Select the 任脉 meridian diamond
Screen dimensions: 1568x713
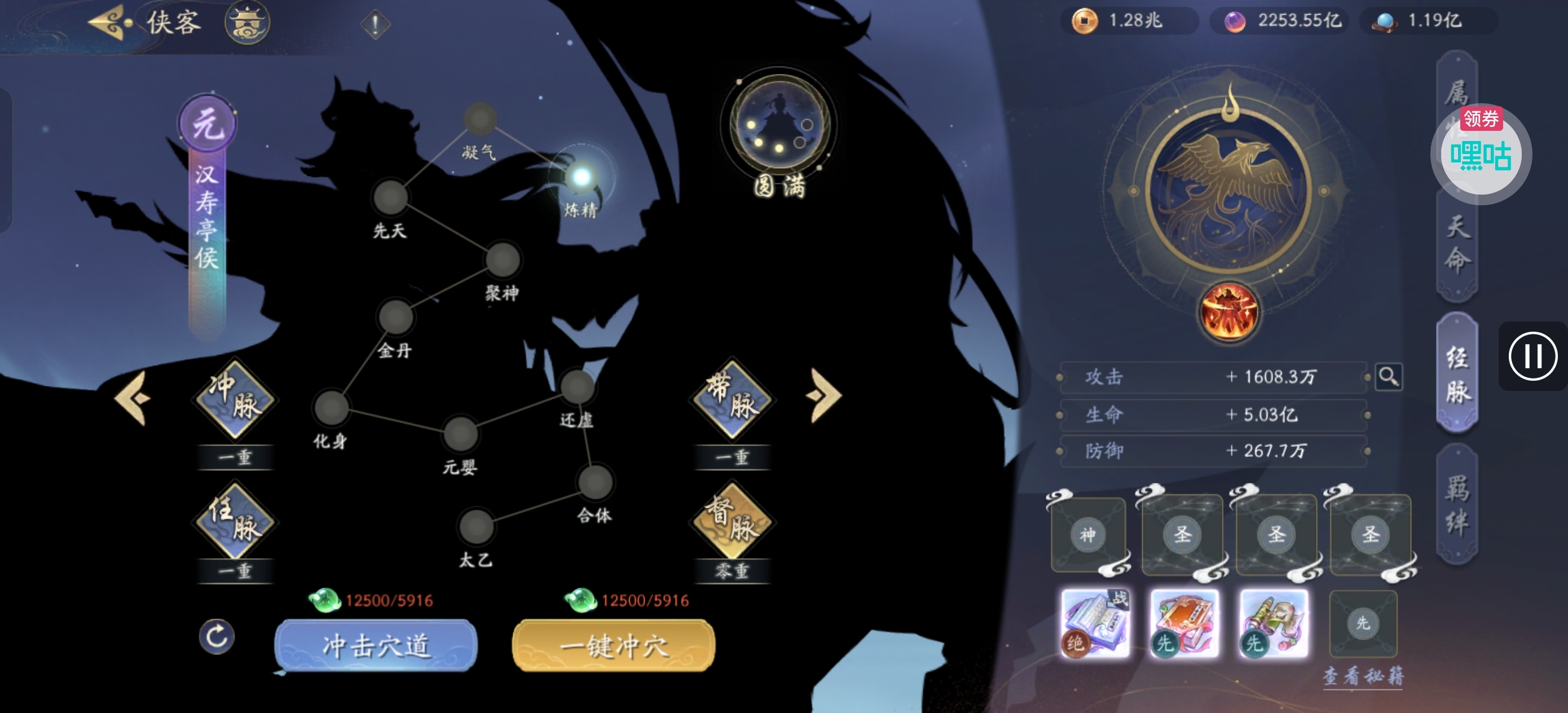[235, 521]
